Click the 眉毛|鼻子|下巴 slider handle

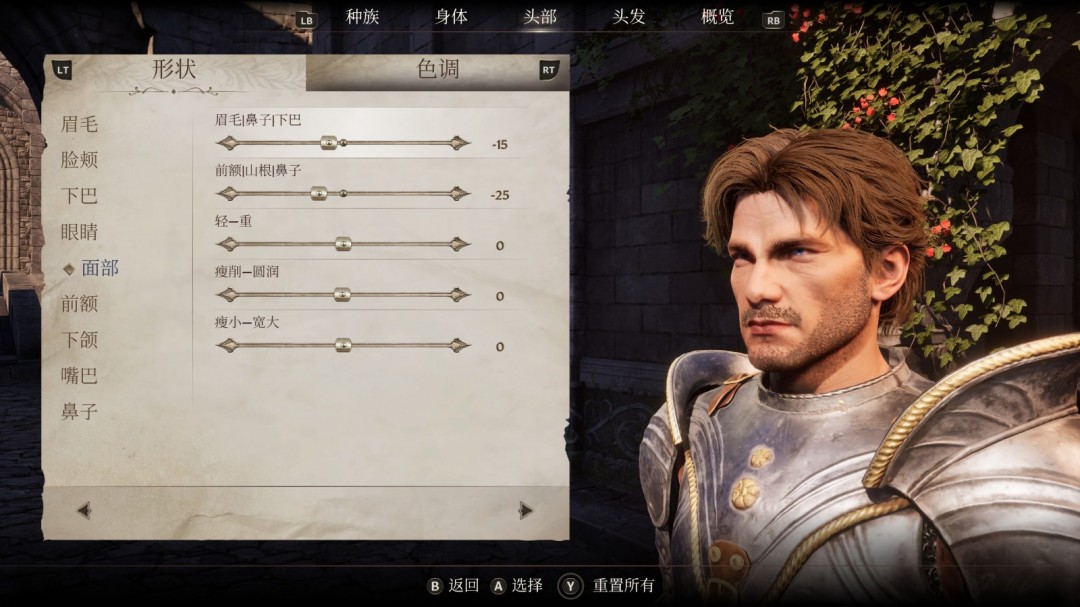click(327, 143)
